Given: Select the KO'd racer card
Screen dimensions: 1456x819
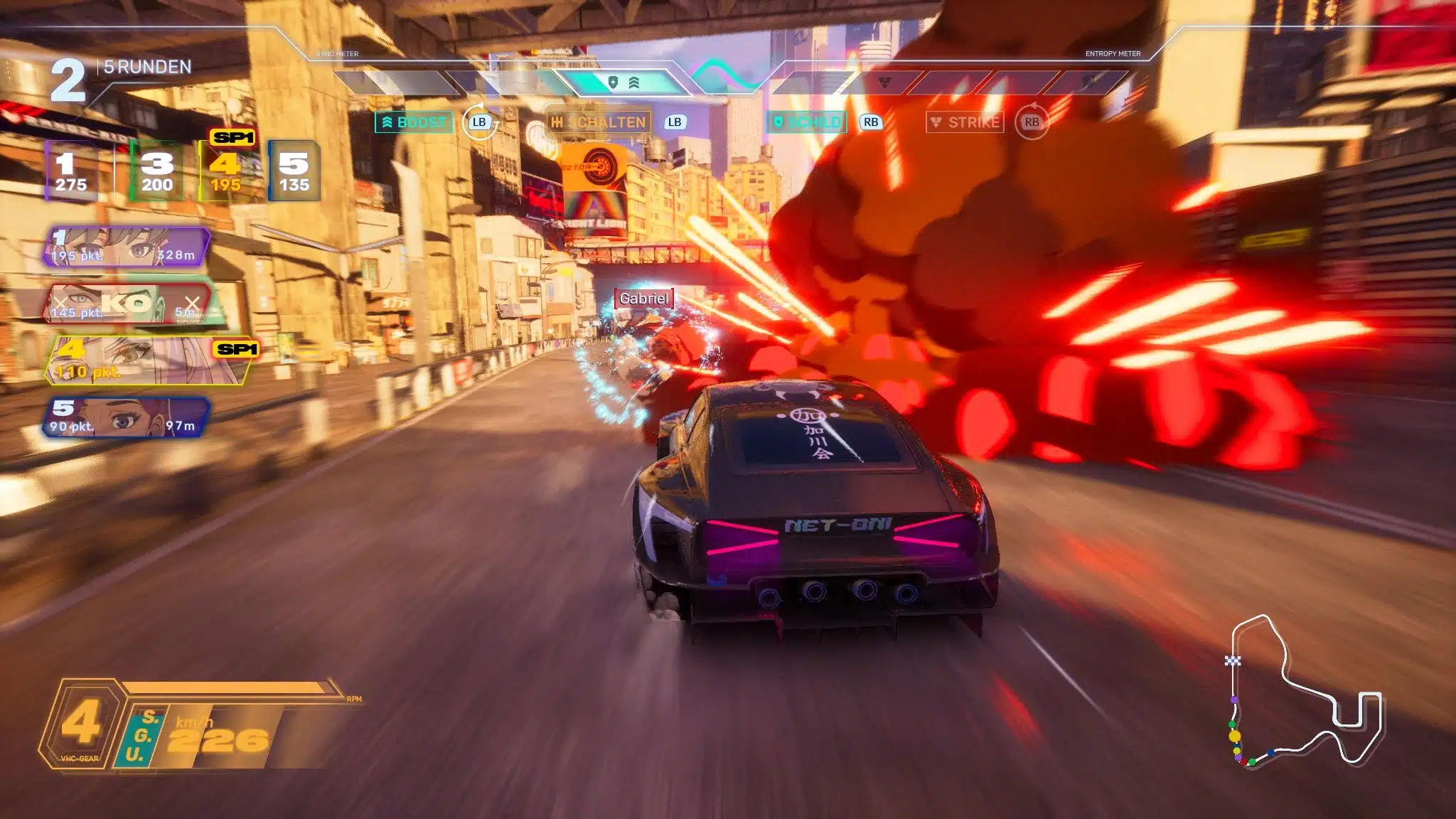Looking at the screenshot, I should [128, 304].
